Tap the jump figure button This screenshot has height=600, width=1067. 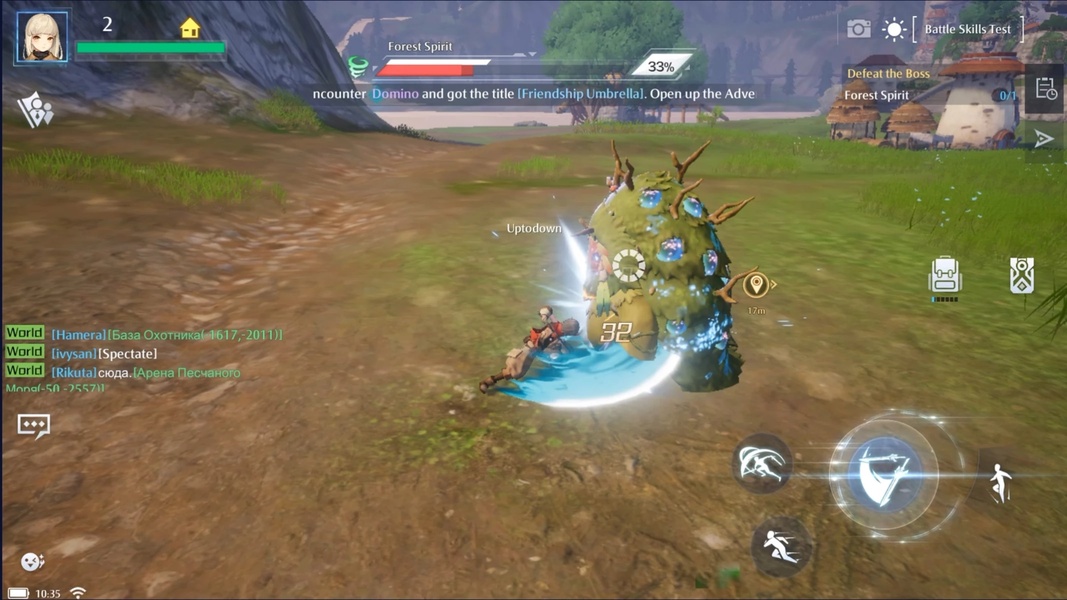pyautogui.click(x=1000, y=484)
